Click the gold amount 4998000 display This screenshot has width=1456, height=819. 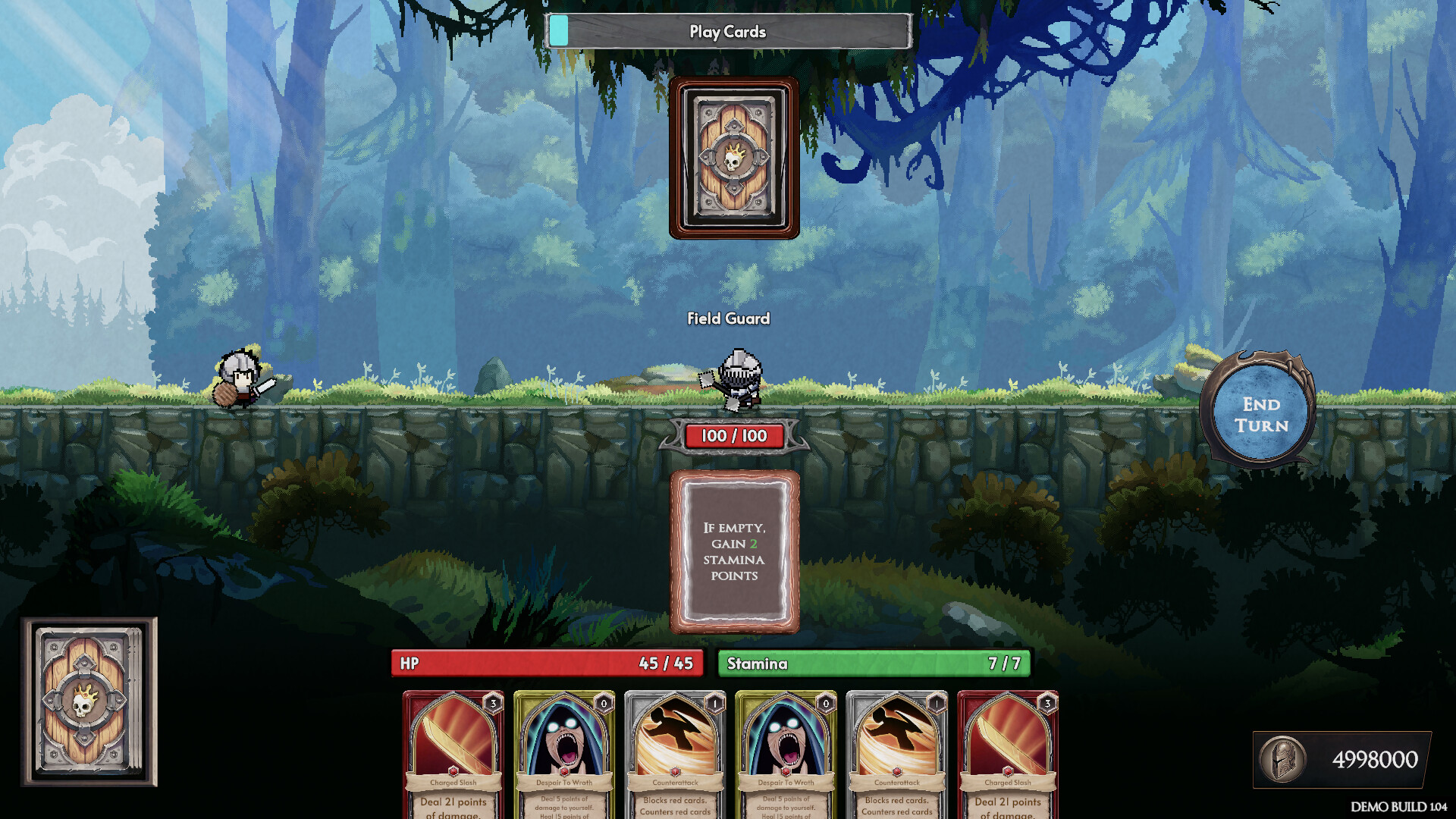pos(1377,757)
